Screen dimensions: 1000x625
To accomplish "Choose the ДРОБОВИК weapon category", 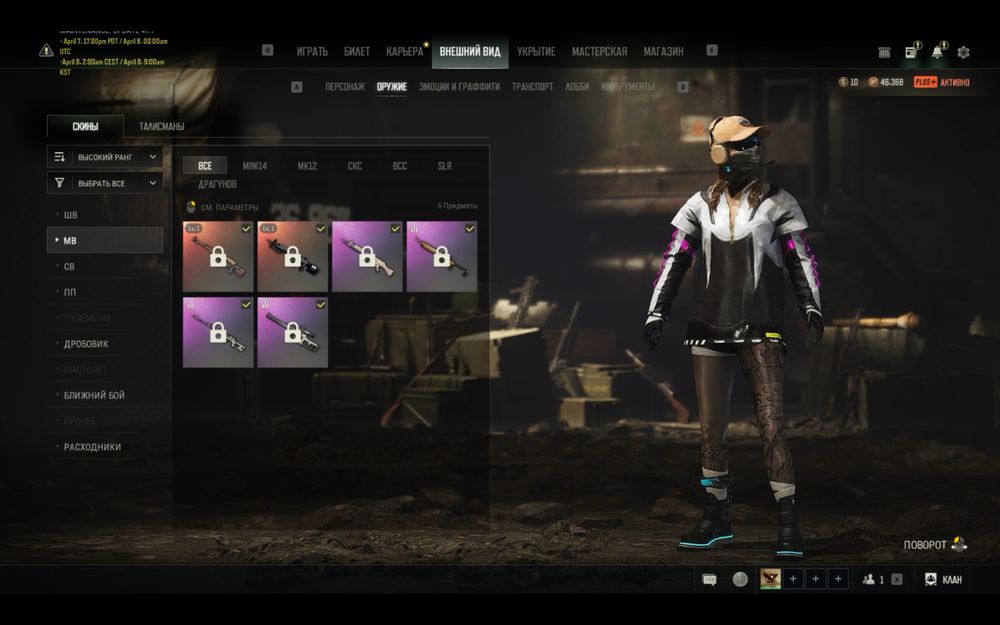I will click(x=86, y=344).
